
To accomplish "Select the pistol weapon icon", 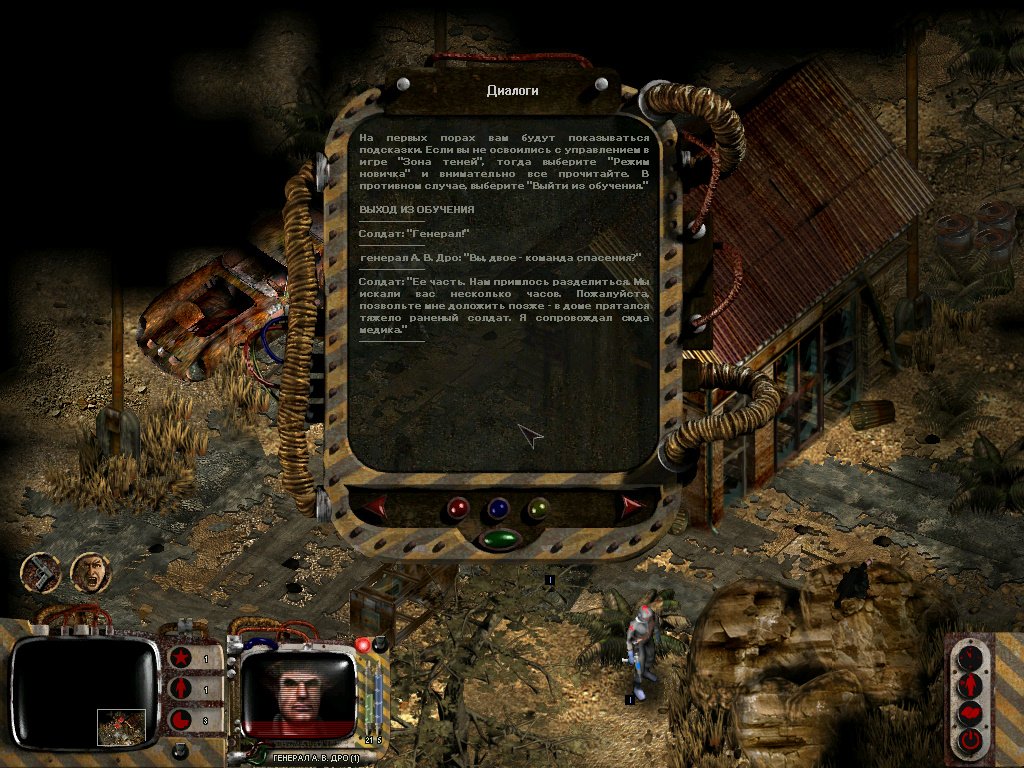I will [42, 573].
